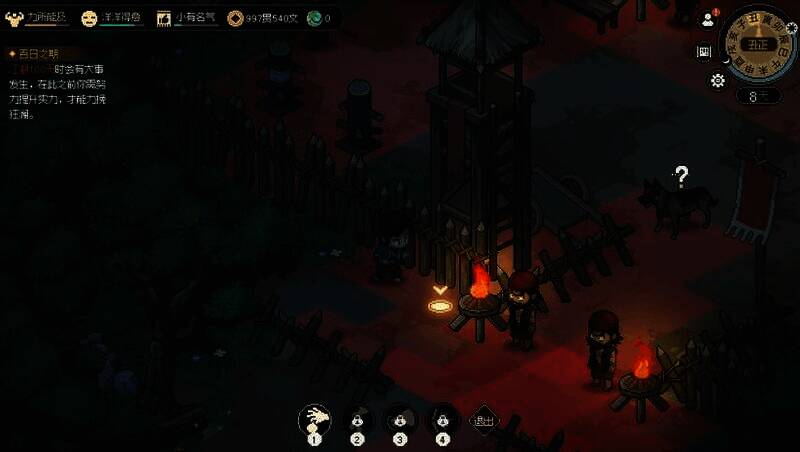Open the map scroll icon
This screenshot has height=452, width=800.
[x=704, y=51]
